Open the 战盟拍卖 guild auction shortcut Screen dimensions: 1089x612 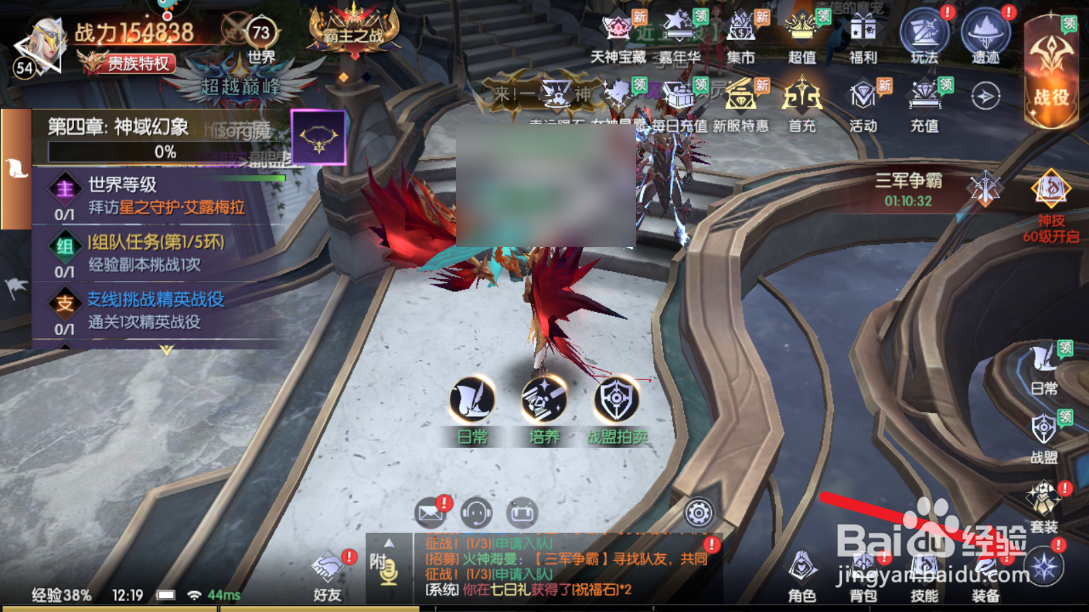pos(617,409)
